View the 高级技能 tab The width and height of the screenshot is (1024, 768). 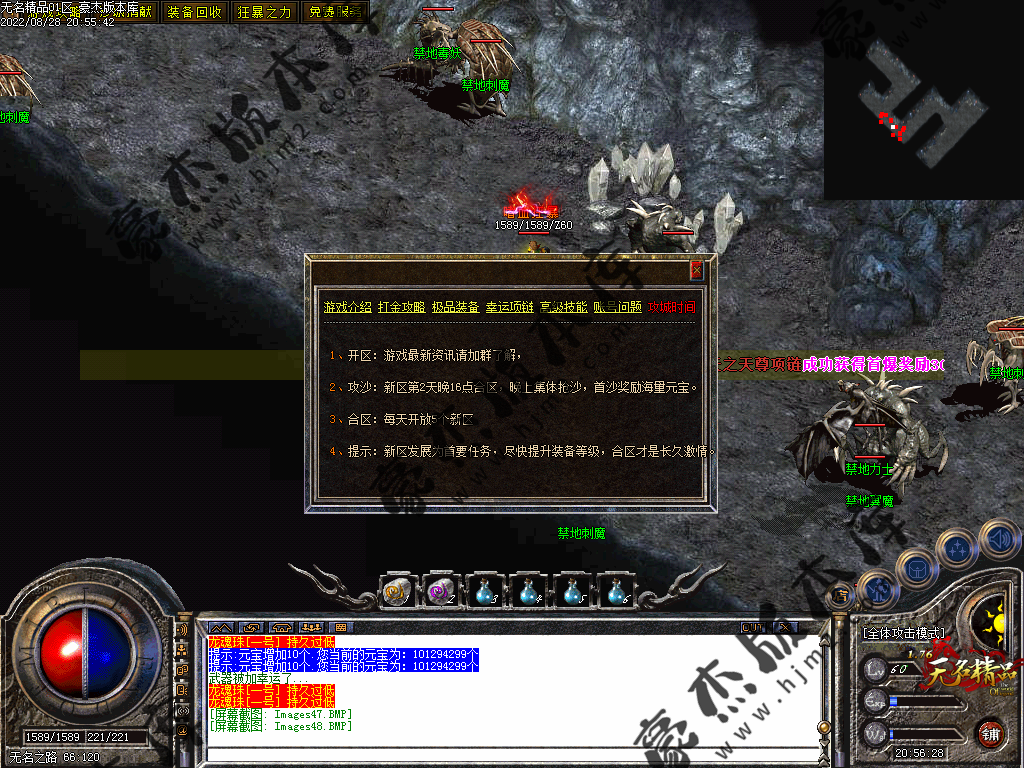pyautogui.click(x=563, y=308)
